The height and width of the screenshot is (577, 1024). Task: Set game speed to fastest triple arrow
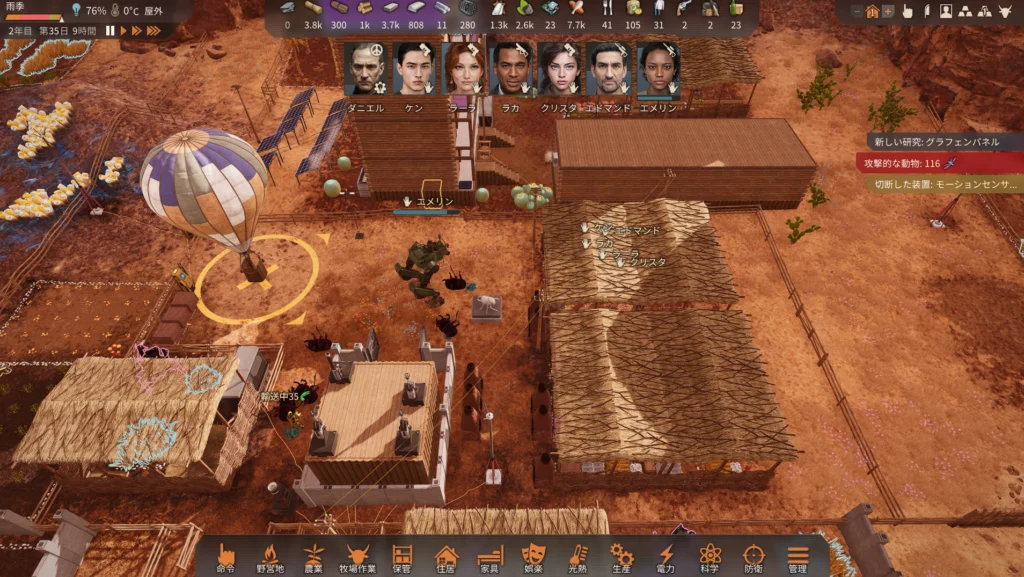[x=153, y=31]
